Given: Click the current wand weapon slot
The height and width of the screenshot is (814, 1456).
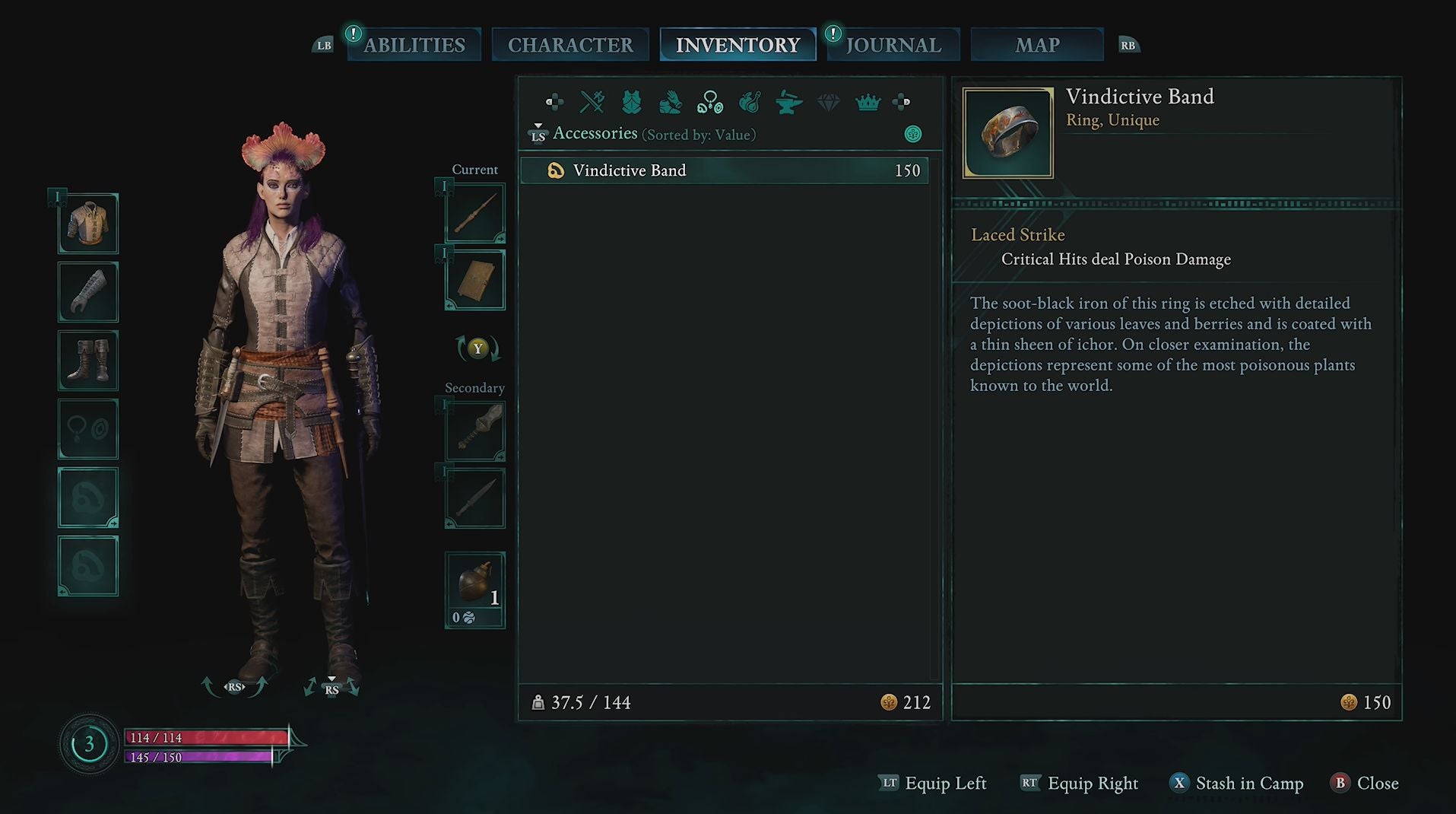Looking at the screenshot, I should click(x=475, y=213).
